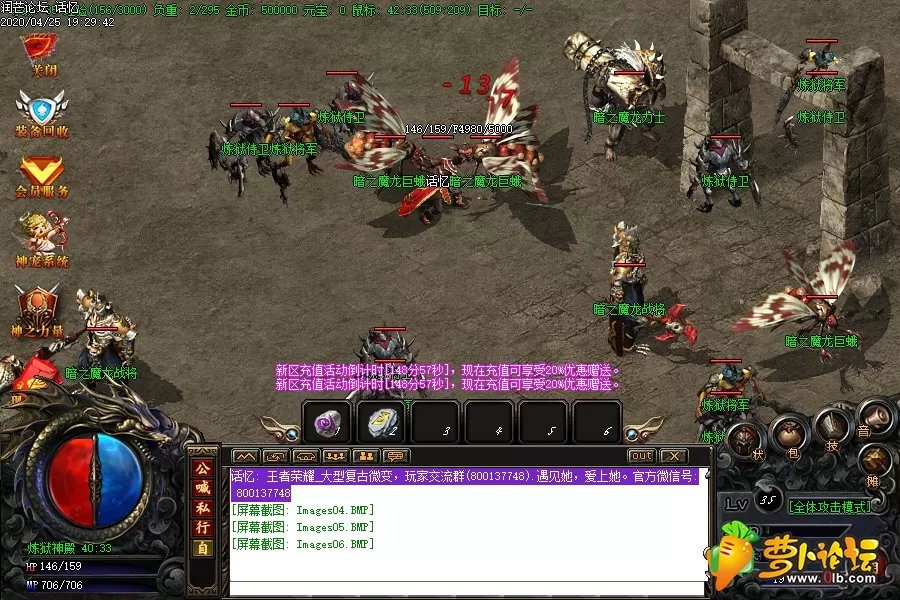Viewport: 900px width, 600px height.
Task: Open the 装备回收 equipment recycle menu
Action: point(41,112)
